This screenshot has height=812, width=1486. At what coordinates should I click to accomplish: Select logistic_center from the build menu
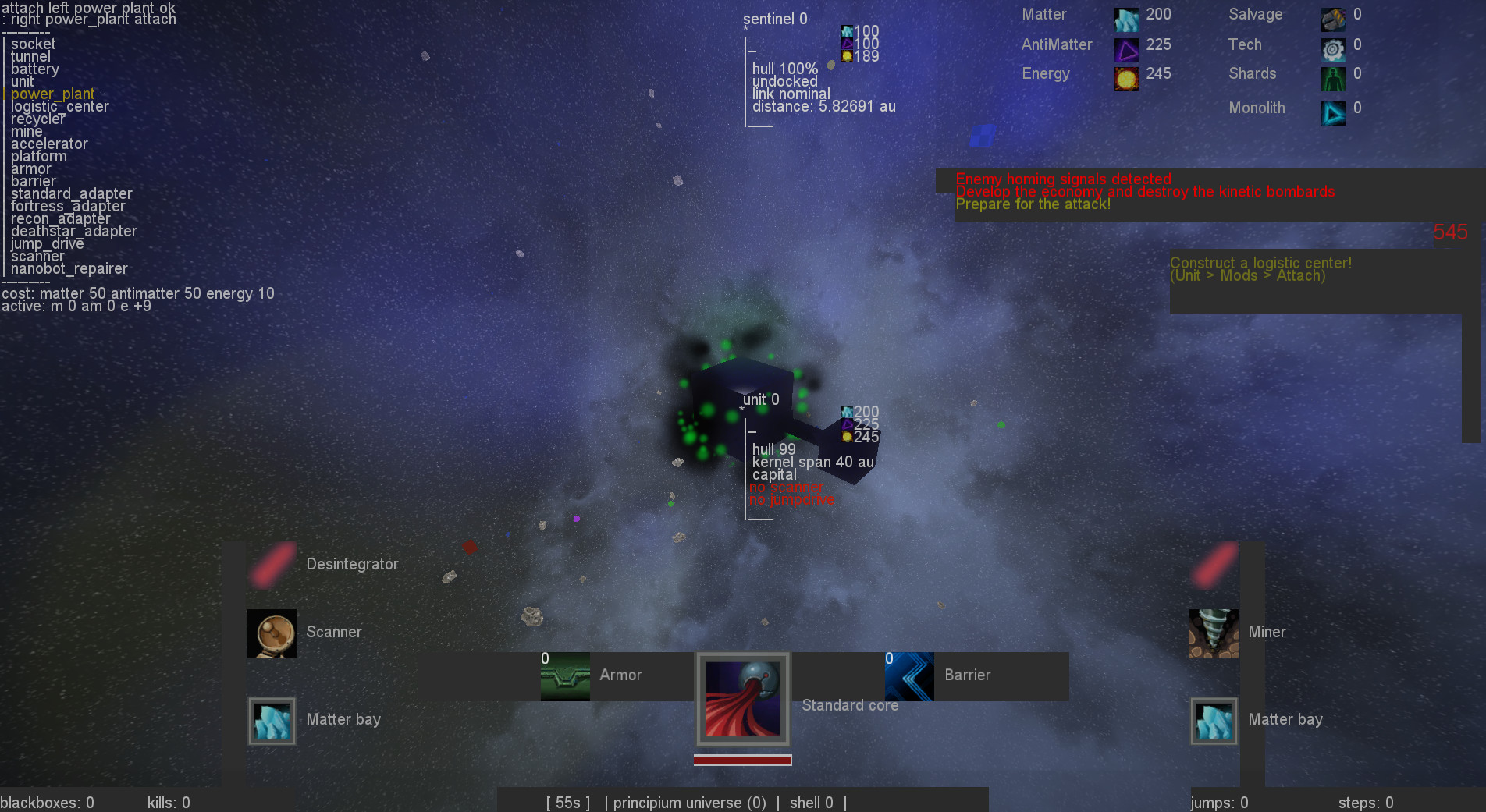(x=60, y=106)
